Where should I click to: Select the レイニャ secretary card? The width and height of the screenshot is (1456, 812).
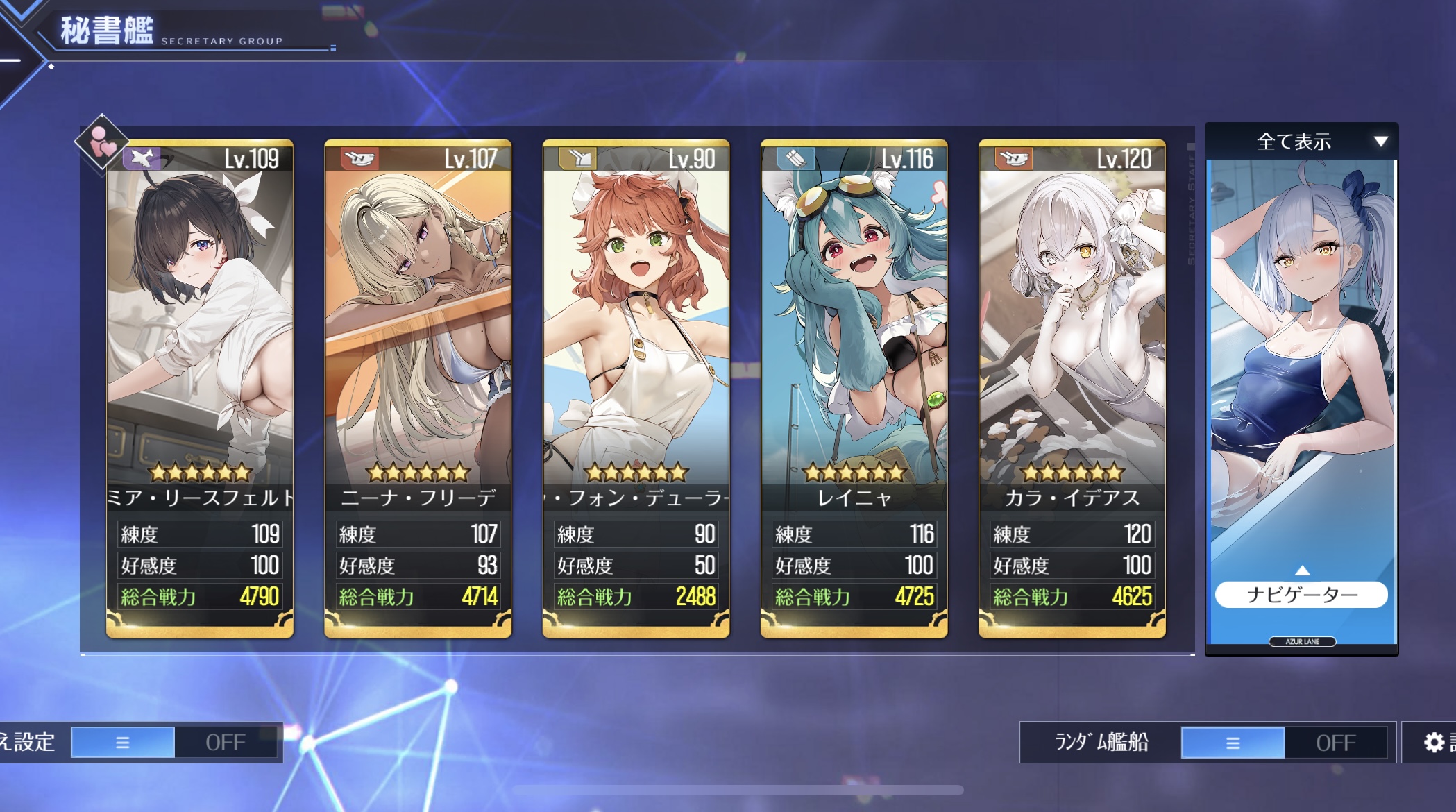click(x=854, y=333)
